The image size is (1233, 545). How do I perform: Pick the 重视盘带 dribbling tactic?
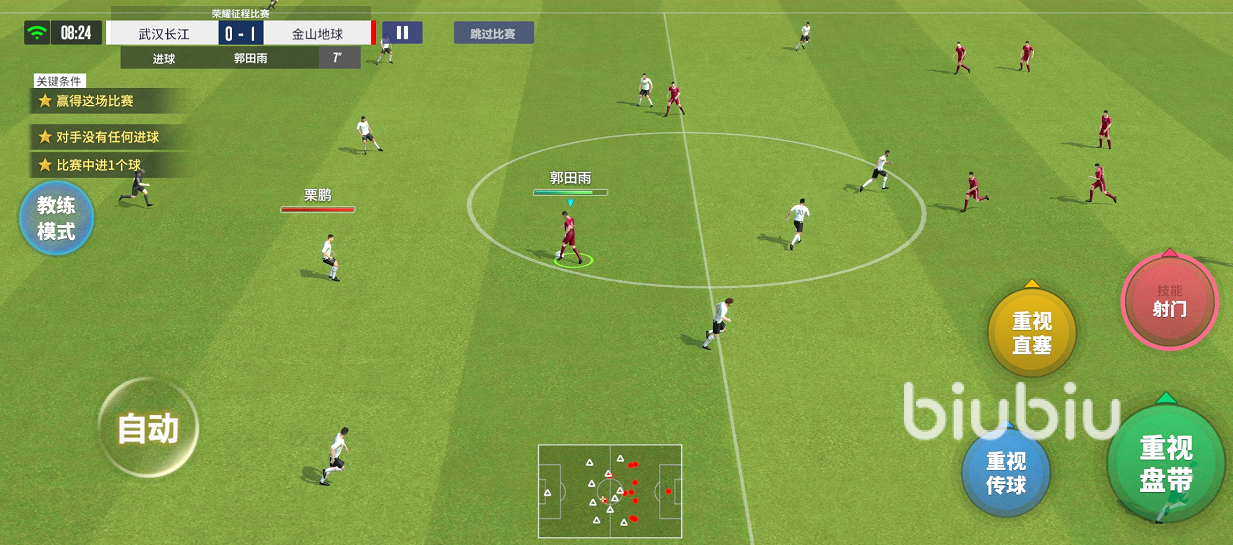[x=1165, y=464]
